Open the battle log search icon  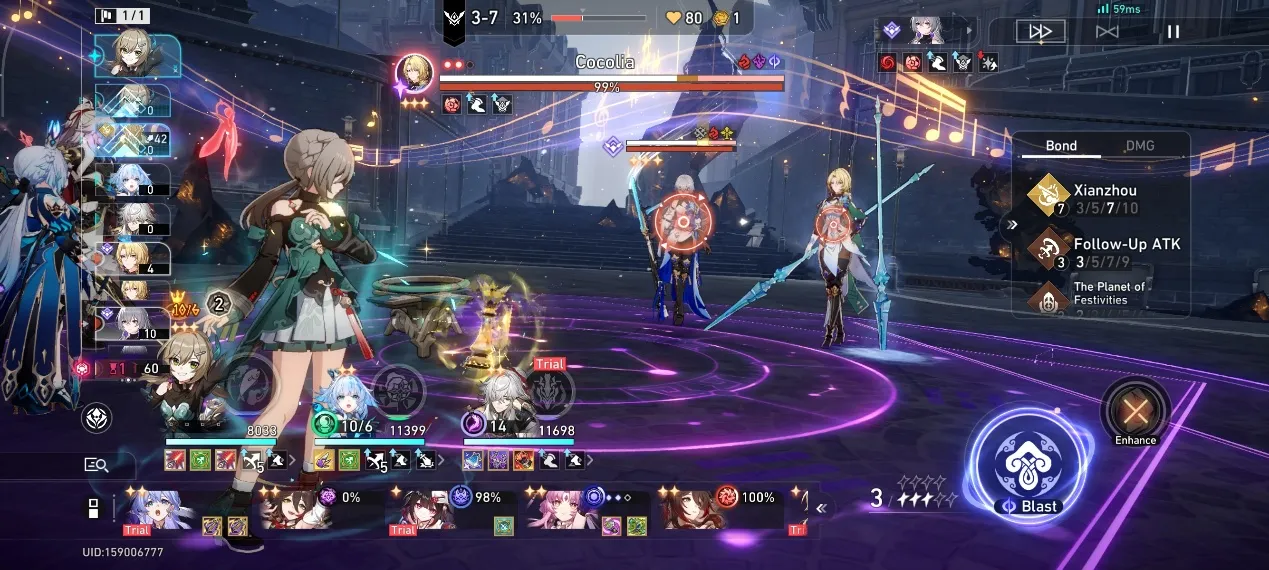(96, 464)
